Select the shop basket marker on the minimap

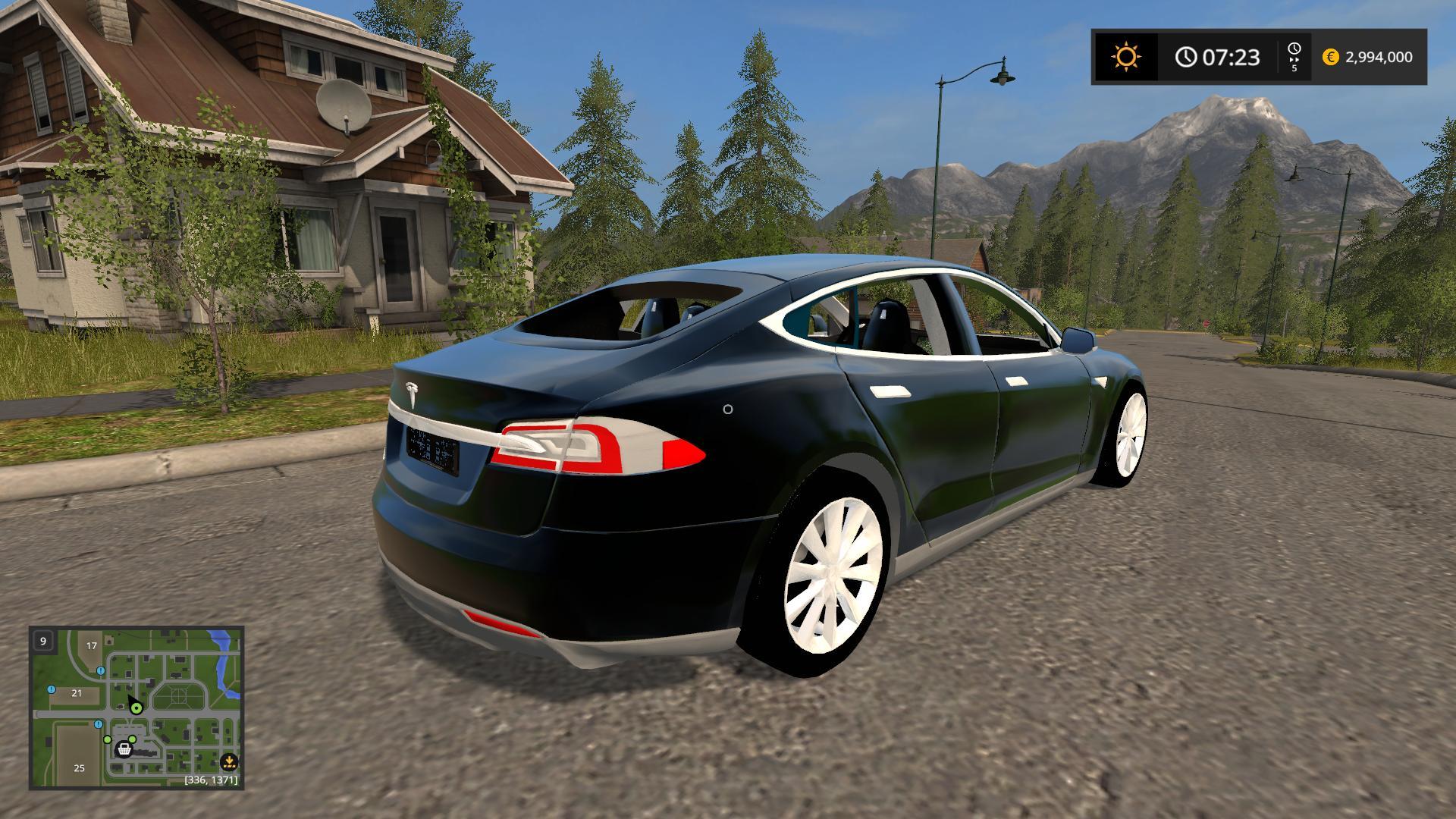pos(124,749)
